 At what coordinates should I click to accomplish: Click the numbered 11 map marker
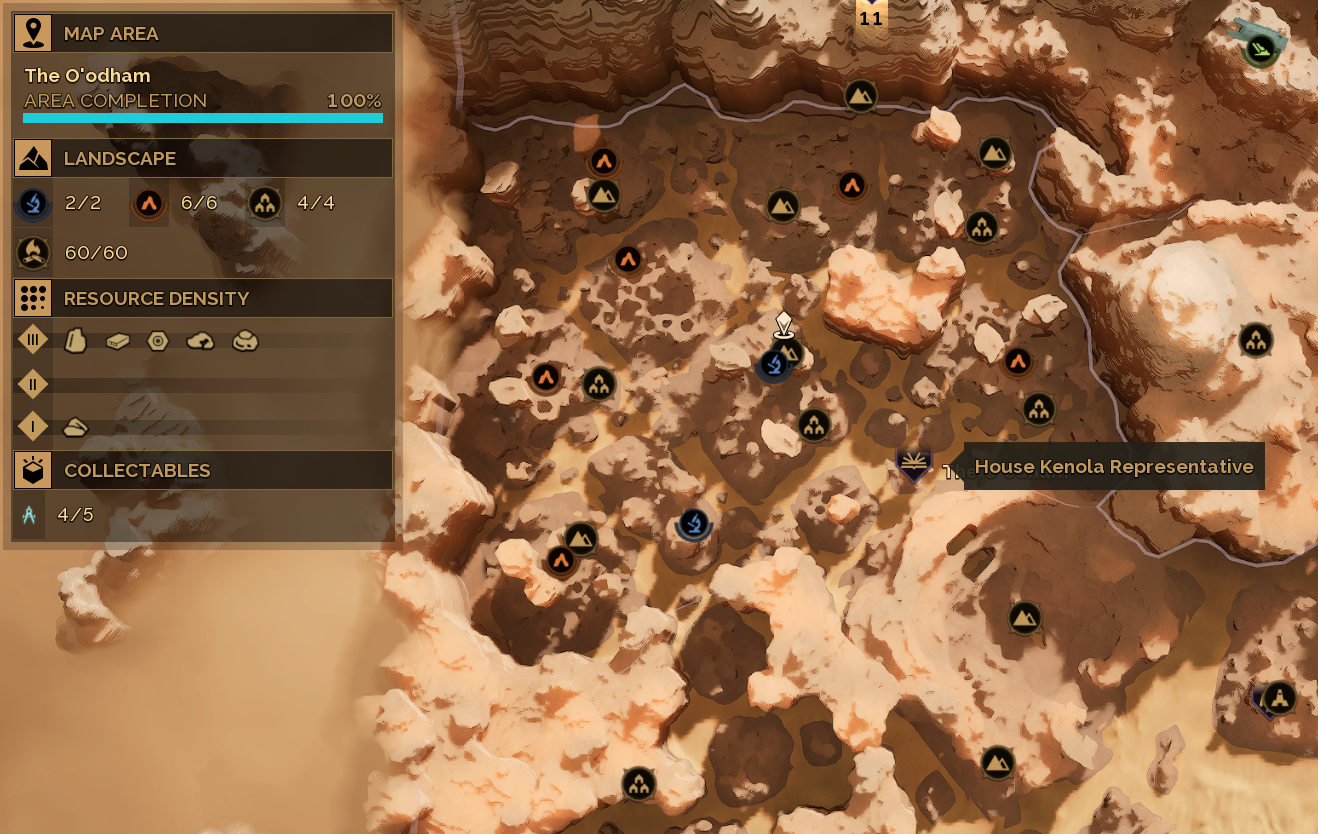[x=871, y=17]
